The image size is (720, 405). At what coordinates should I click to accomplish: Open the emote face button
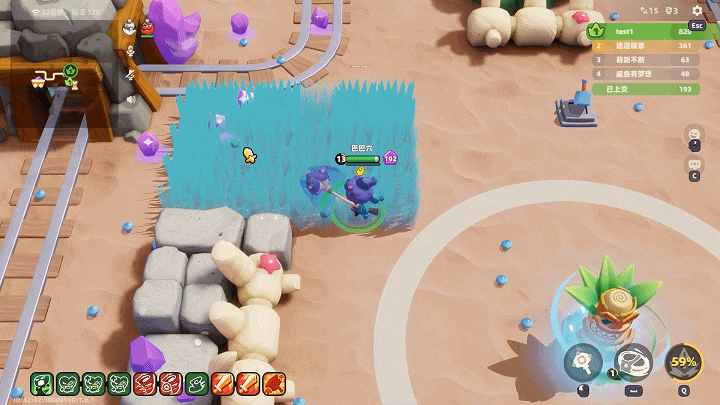693,136
